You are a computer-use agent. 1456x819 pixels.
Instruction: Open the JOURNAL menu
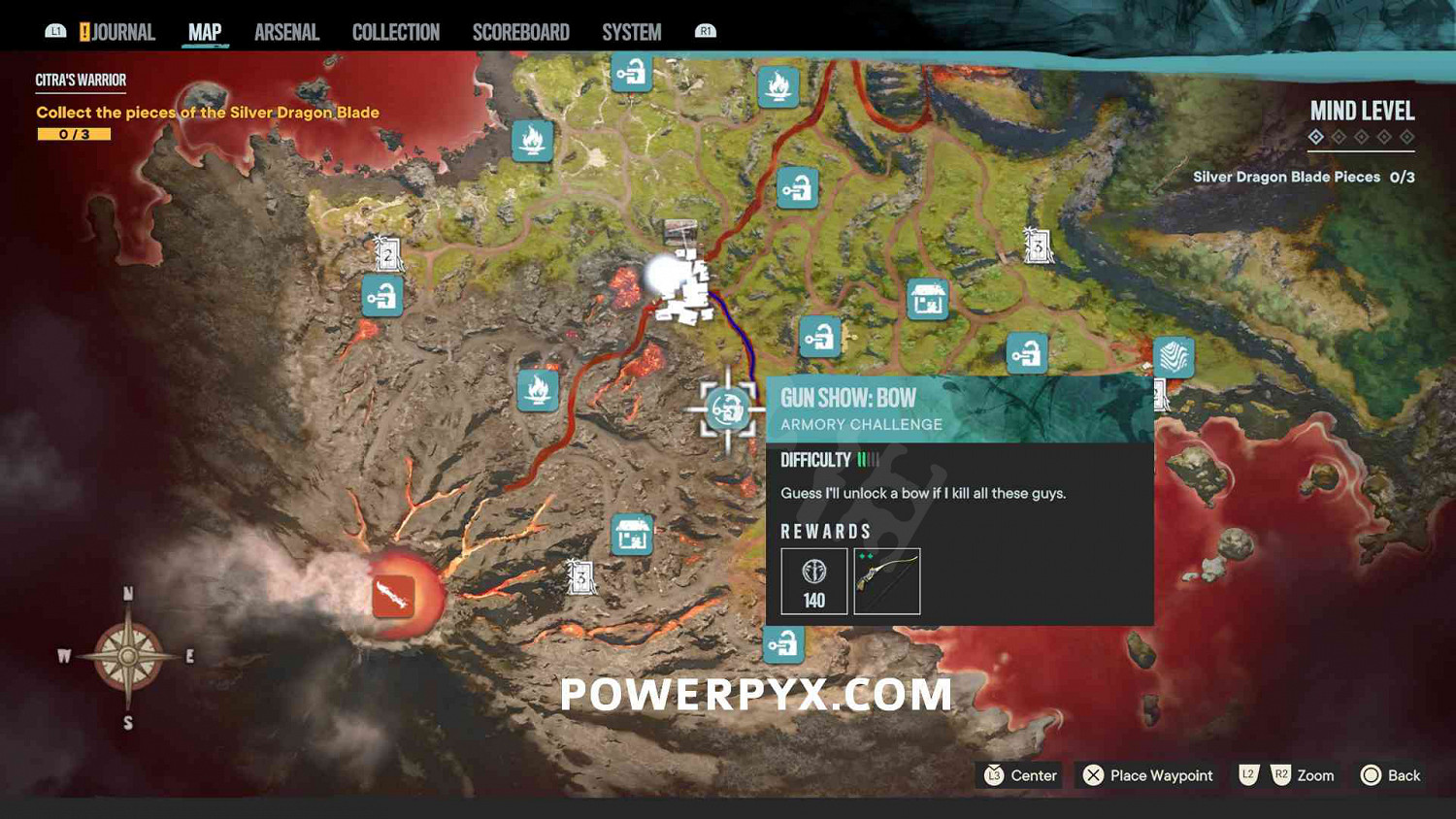tap(127, 31)
